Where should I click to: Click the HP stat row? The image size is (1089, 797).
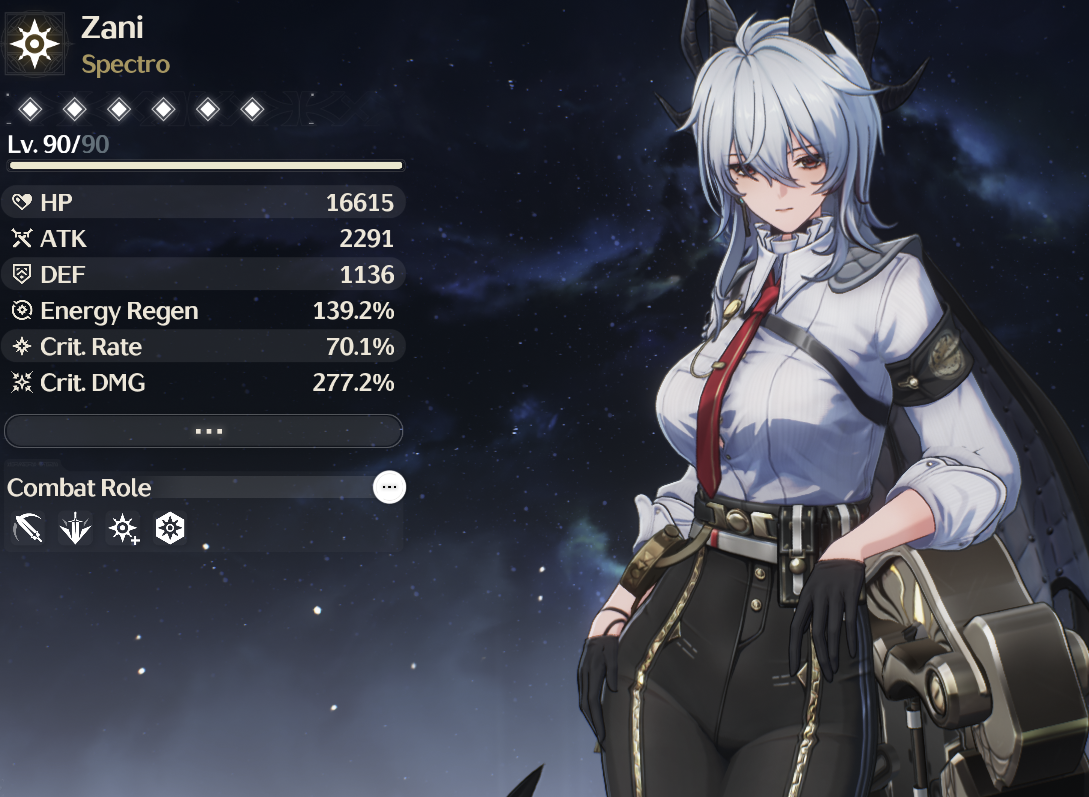(204, 203)
